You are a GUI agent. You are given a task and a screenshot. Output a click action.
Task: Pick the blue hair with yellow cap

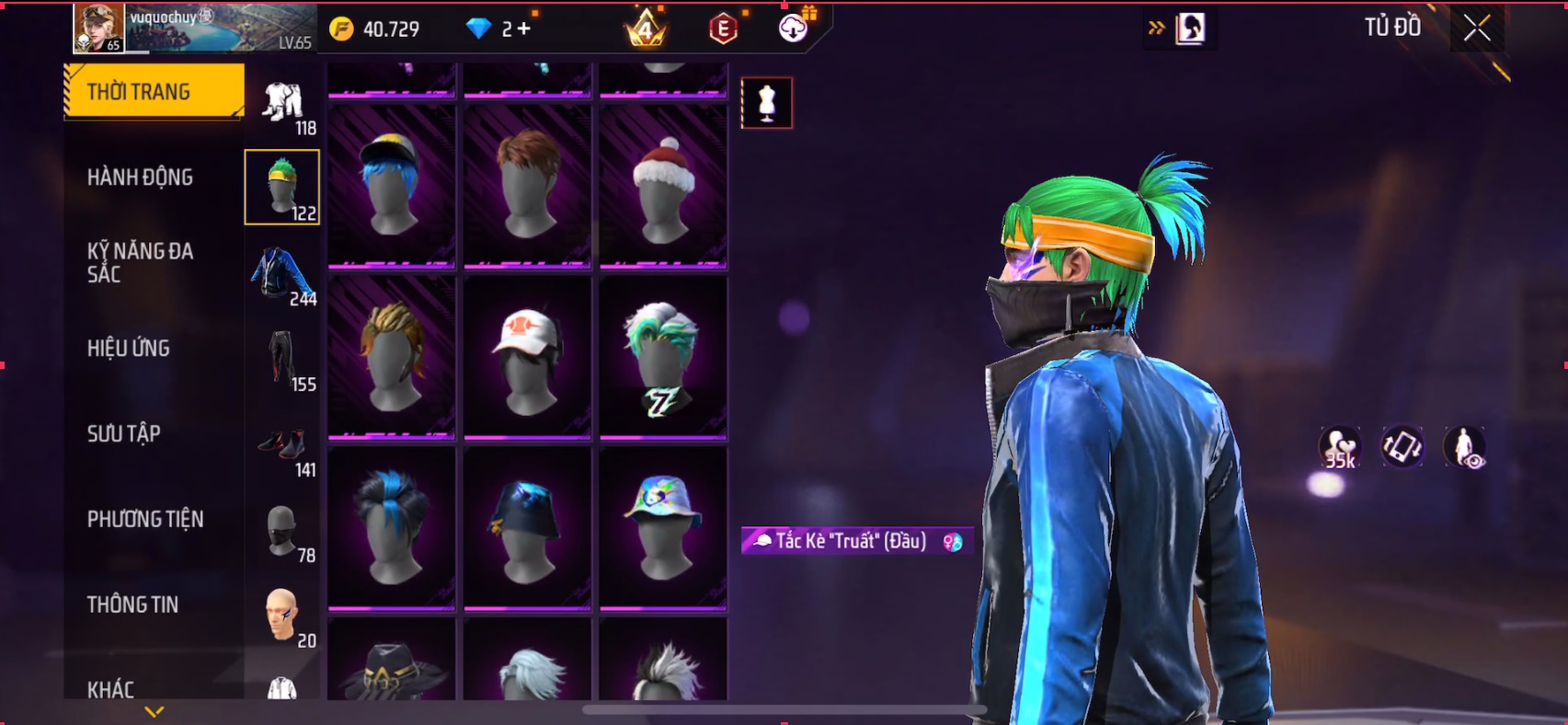[392, 187]
